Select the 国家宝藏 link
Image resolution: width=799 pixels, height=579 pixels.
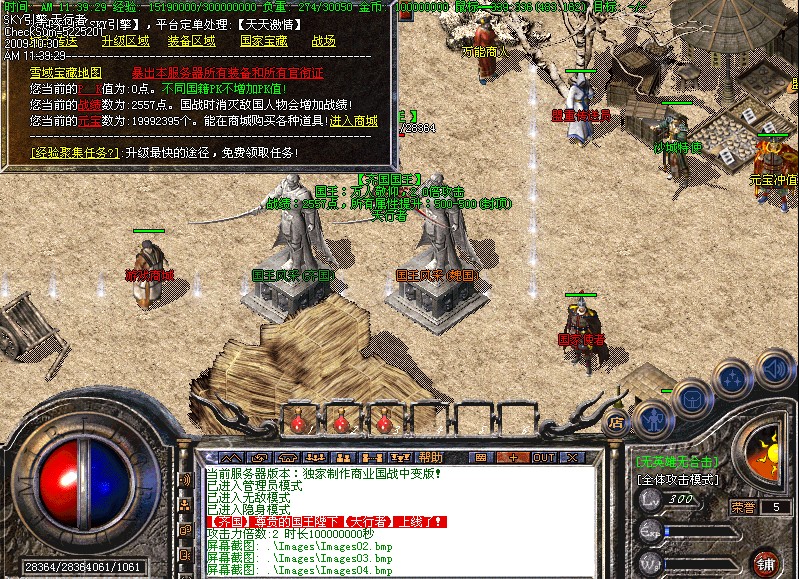[263, 41]
